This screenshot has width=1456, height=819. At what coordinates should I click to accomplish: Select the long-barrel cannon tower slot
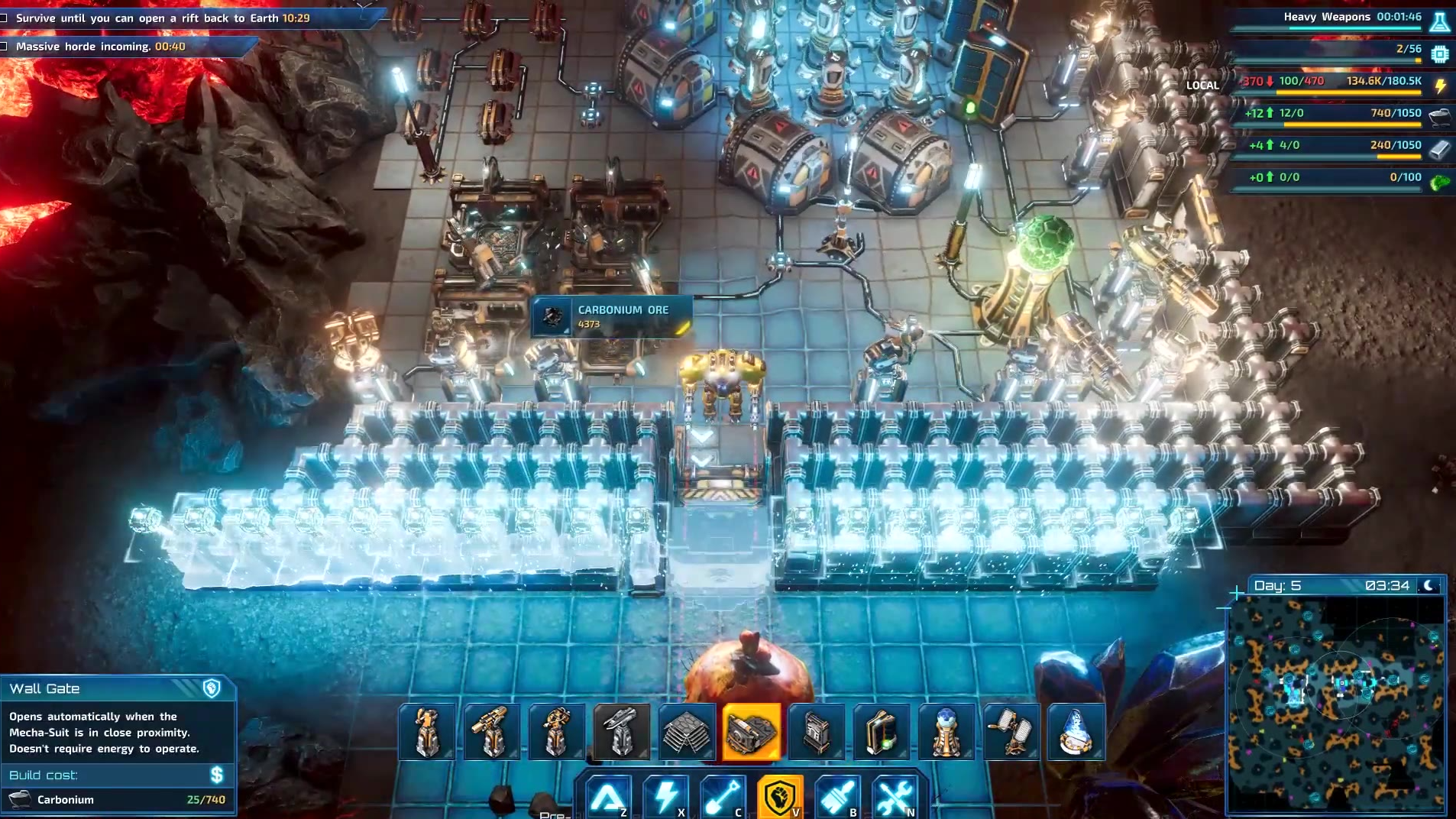[x=492, y=732]
